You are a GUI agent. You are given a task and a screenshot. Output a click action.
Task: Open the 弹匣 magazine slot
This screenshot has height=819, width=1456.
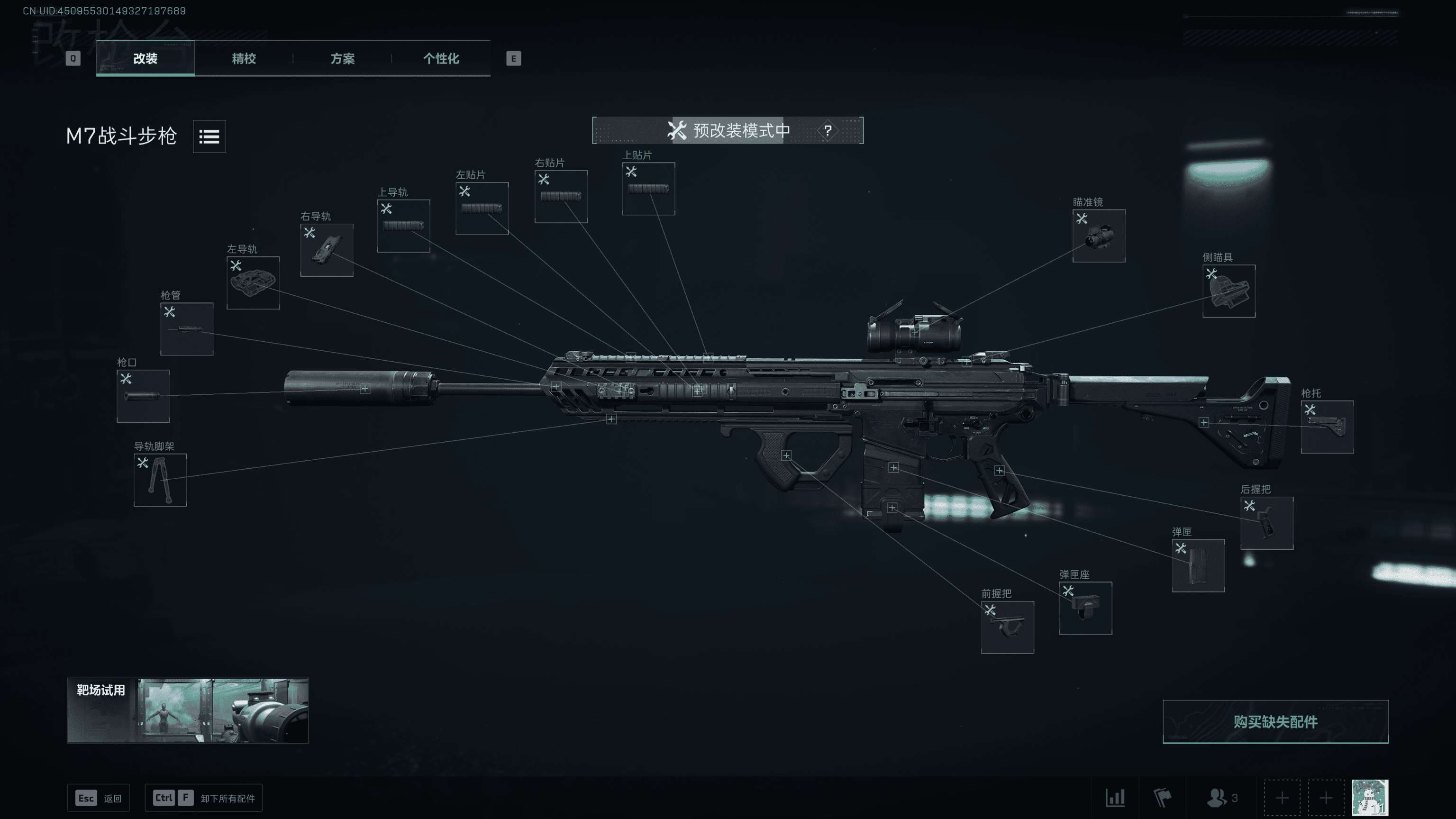pyautogui.click(x=1198, y=565)
